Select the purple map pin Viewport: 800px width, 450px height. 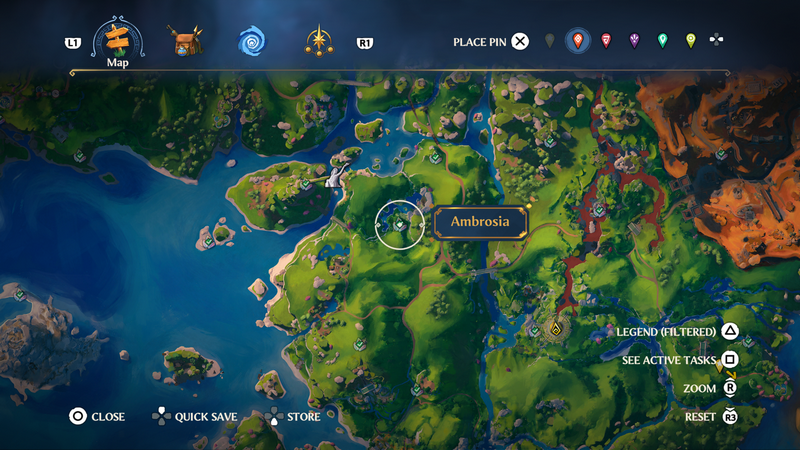pyautogui.click(x=634, y=41)
